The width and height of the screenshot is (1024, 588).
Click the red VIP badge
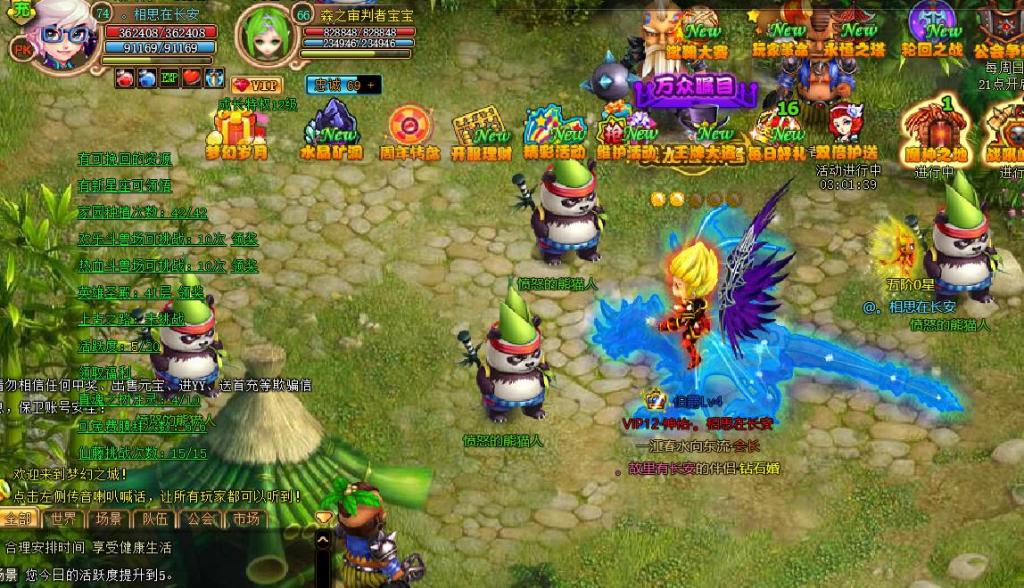[256, 85]
